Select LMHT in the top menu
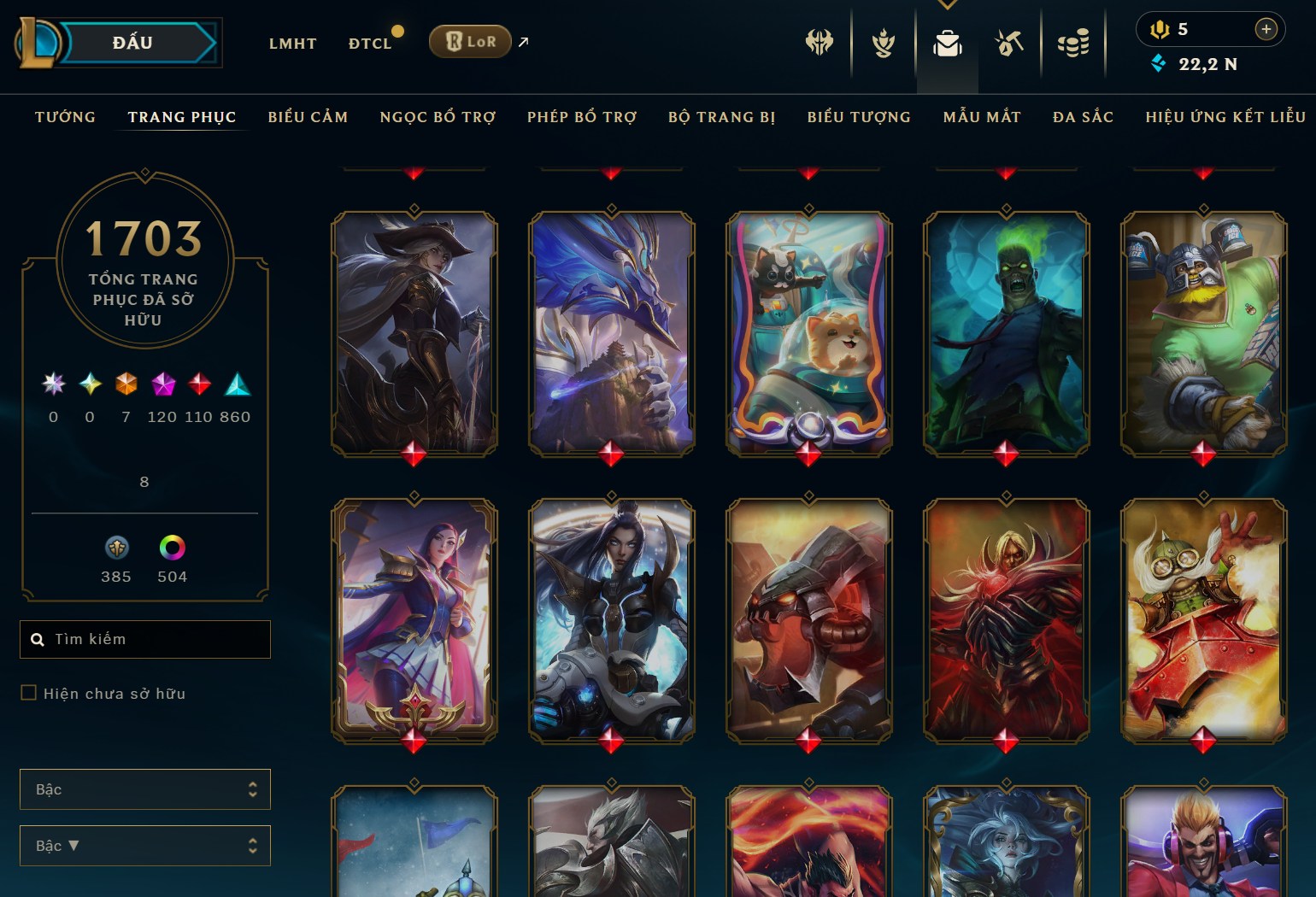This screenshot has width=1316, height=897. [x=292, y=43]
